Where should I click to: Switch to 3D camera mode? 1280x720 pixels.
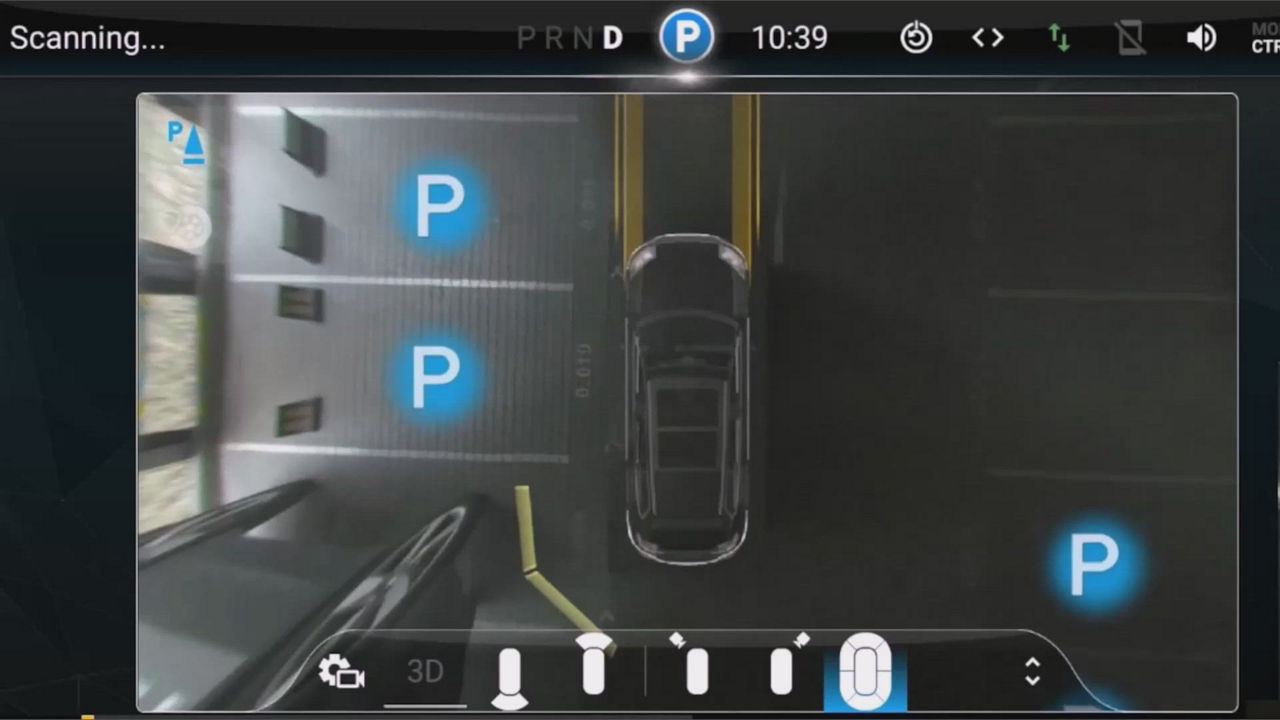point(425,672)
